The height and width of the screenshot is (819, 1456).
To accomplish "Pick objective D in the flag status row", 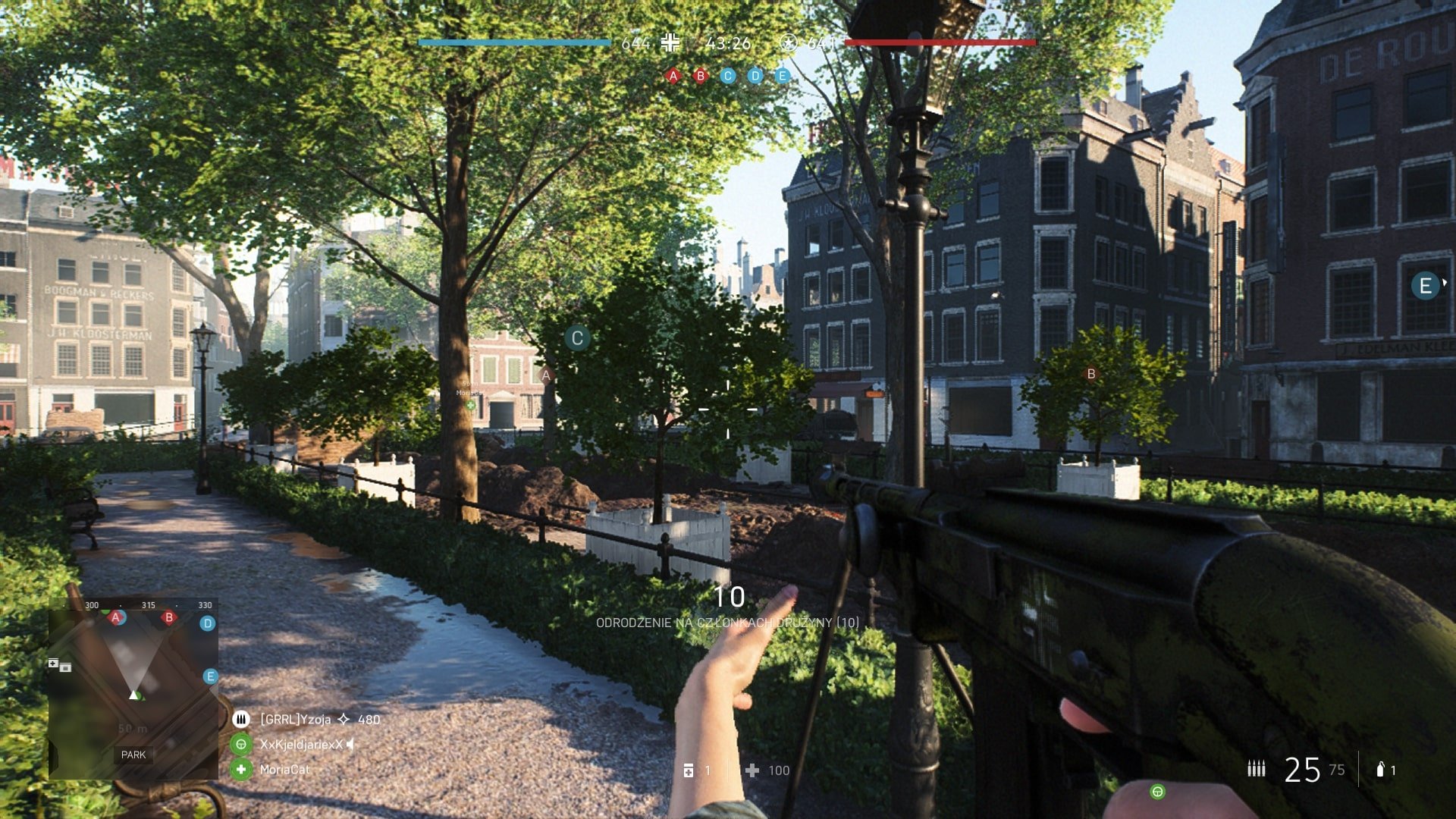I will tap(755, 76).
